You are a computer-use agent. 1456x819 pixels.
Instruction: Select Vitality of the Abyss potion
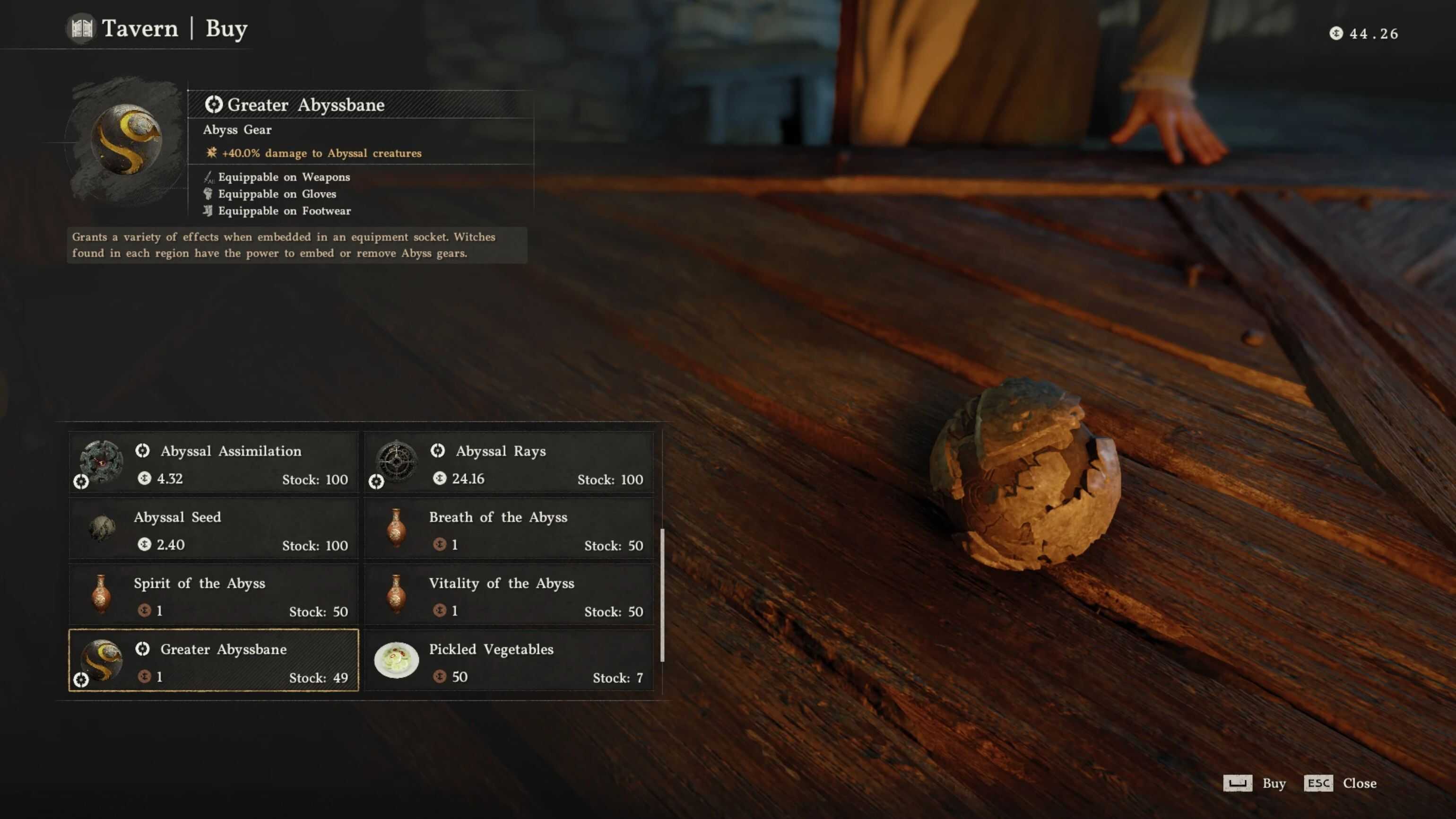pyautogui.click(x=509, y=596)
